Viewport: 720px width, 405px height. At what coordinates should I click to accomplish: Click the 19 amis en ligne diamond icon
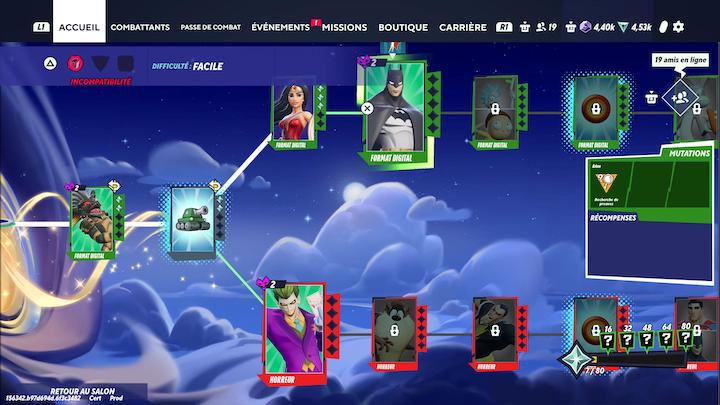(680, 97)
